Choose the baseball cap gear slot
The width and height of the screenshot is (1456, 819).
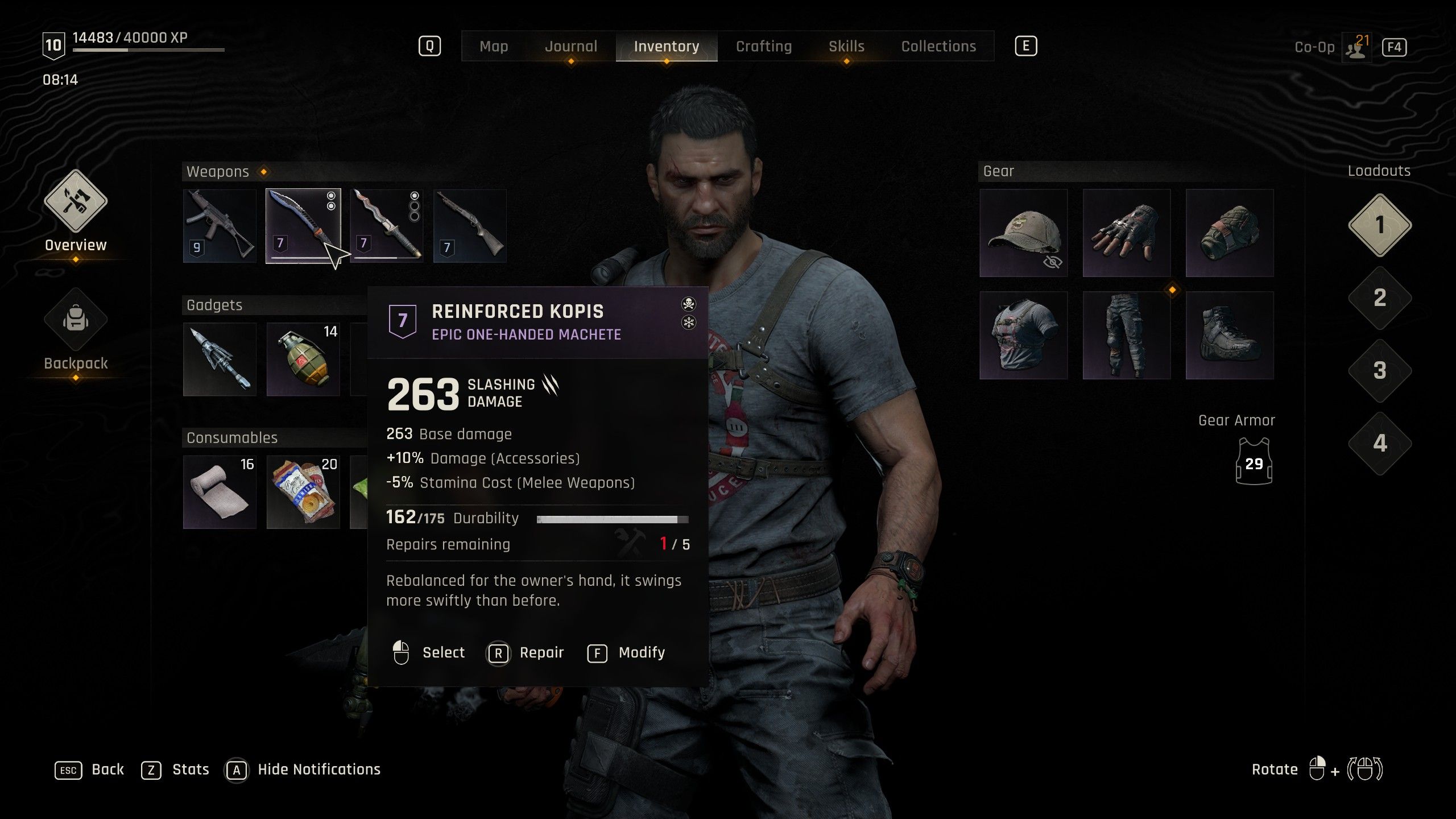1023,233
